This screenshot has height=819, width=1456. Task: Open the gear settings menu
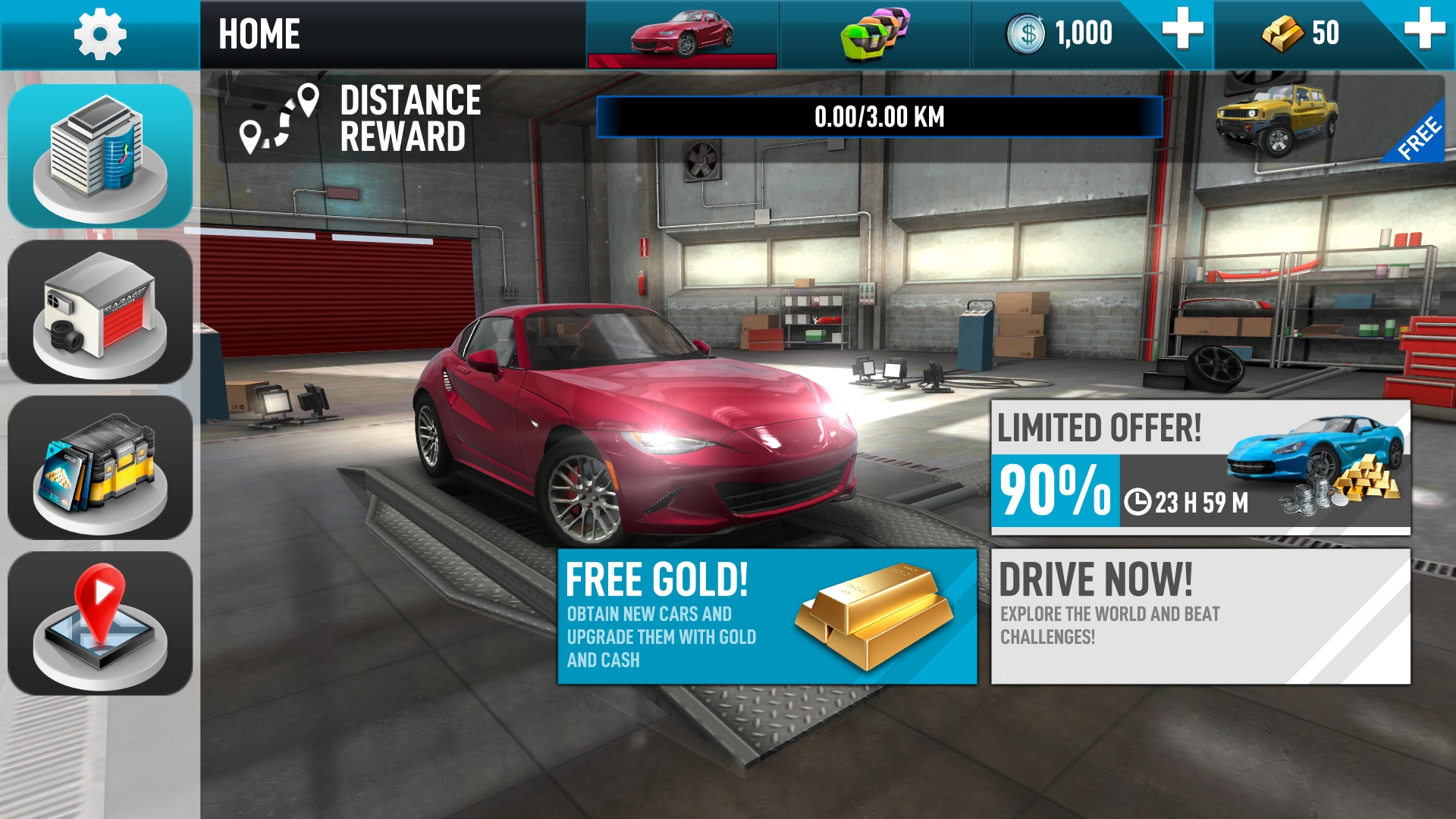pyautogui.click(x=99, y=34)
